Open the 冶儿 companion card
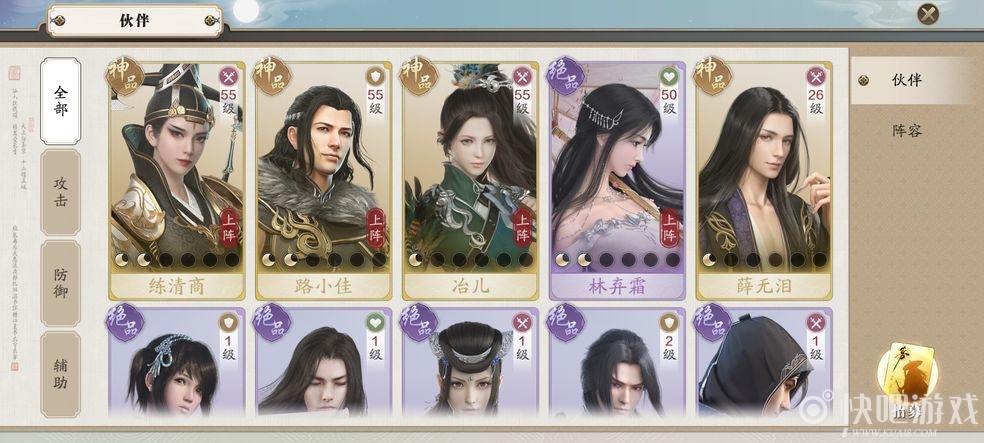Image resolution: width=984 pixels, height=443 pixels. point(470,180)
